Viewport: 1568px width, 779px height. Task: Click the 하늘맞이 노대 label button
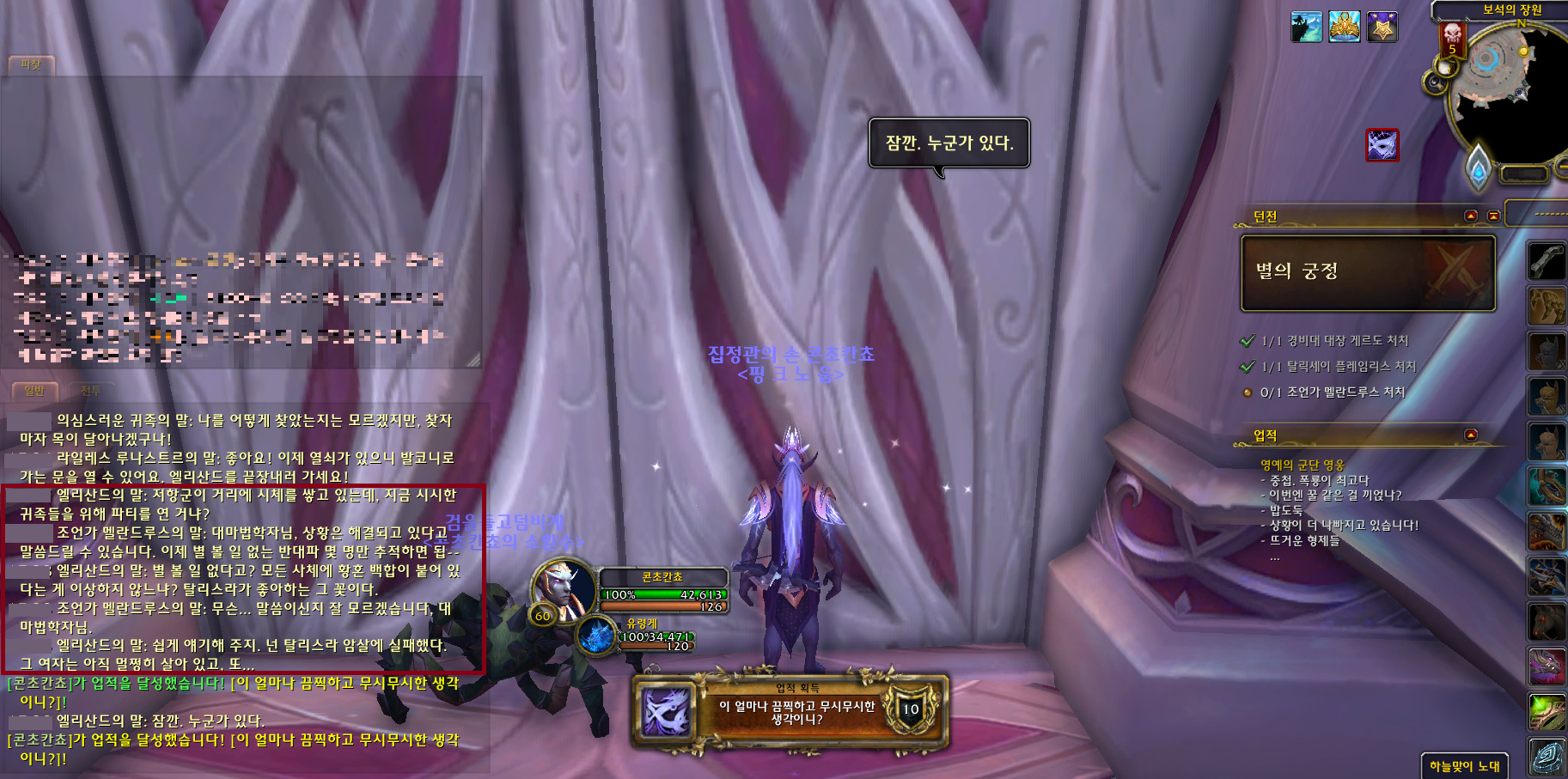1464,766
